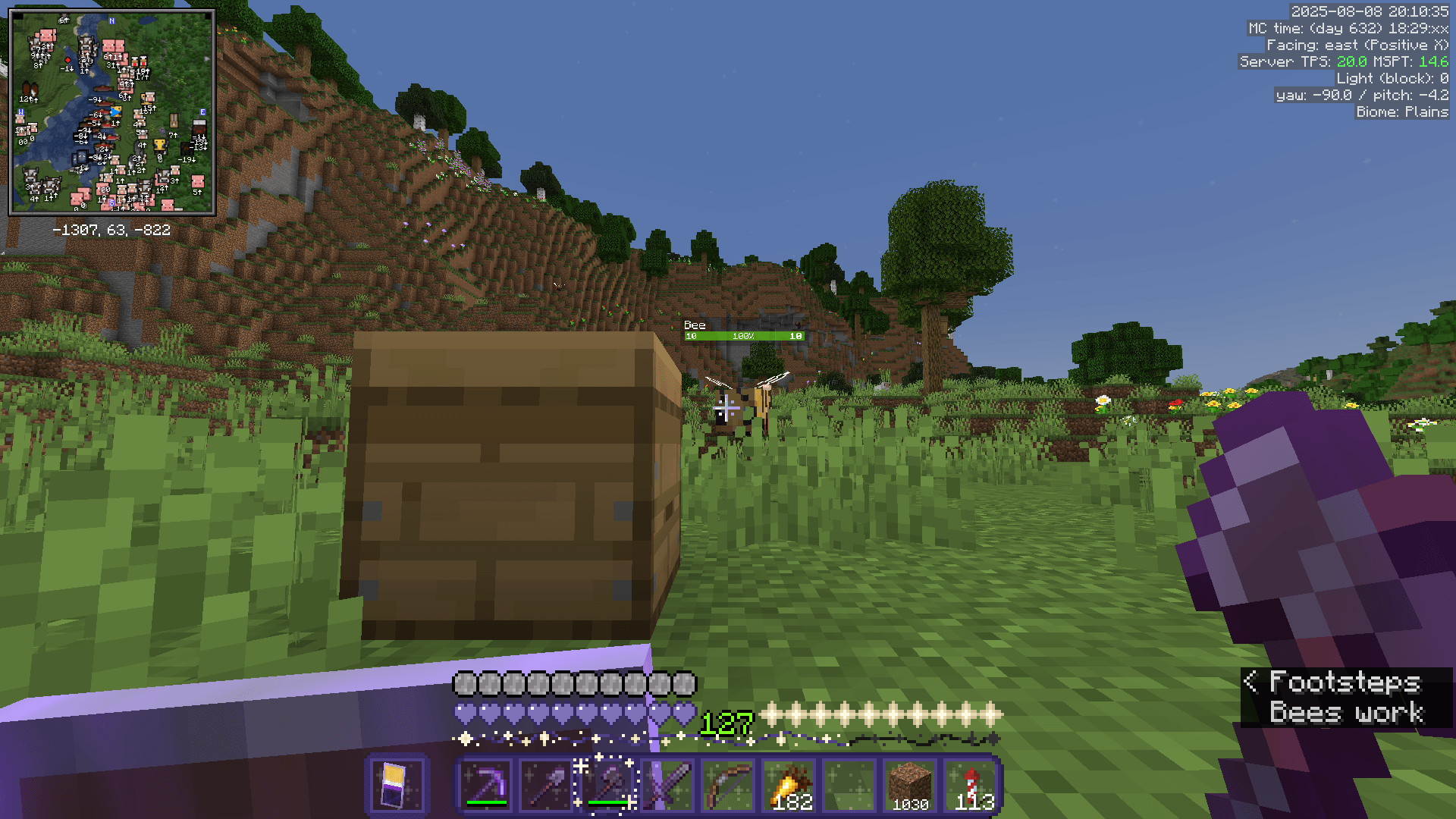Select the currently highlighted axe slot
This screenshot has width=1456, height=819.
tap(606, 786)
